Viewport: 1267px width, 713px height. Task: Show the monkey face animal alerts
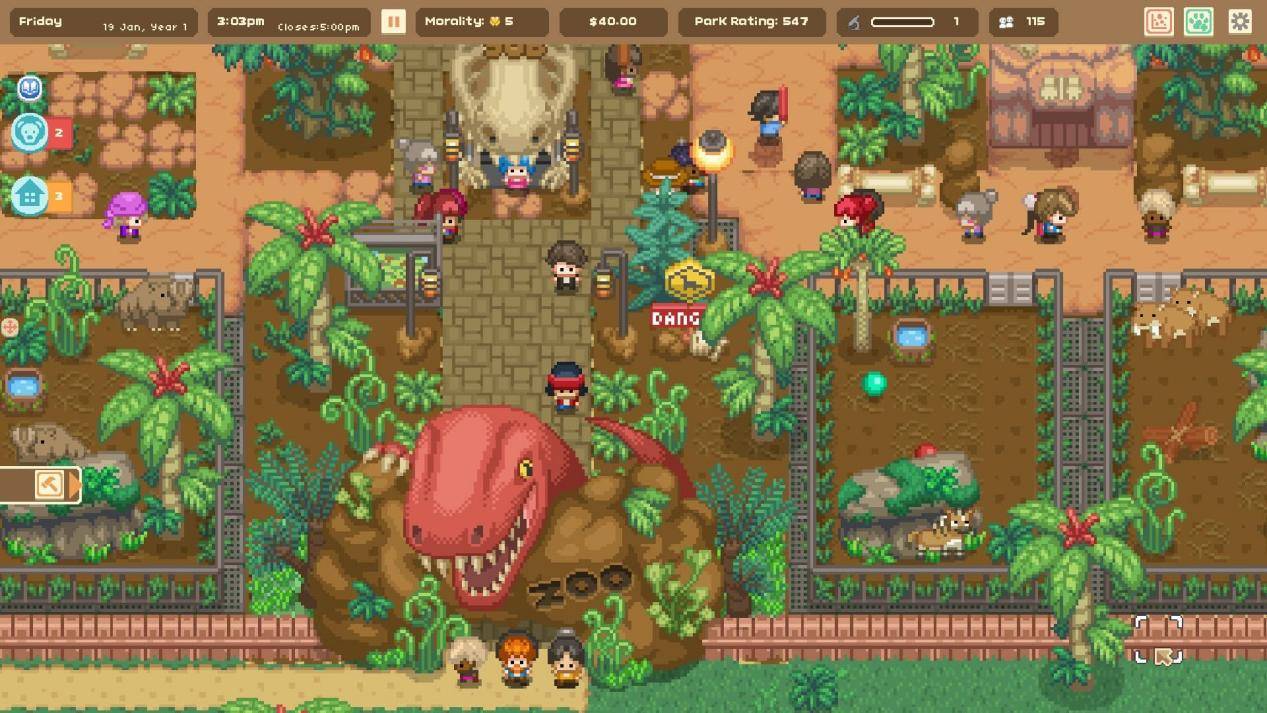(x=30, y=133)
